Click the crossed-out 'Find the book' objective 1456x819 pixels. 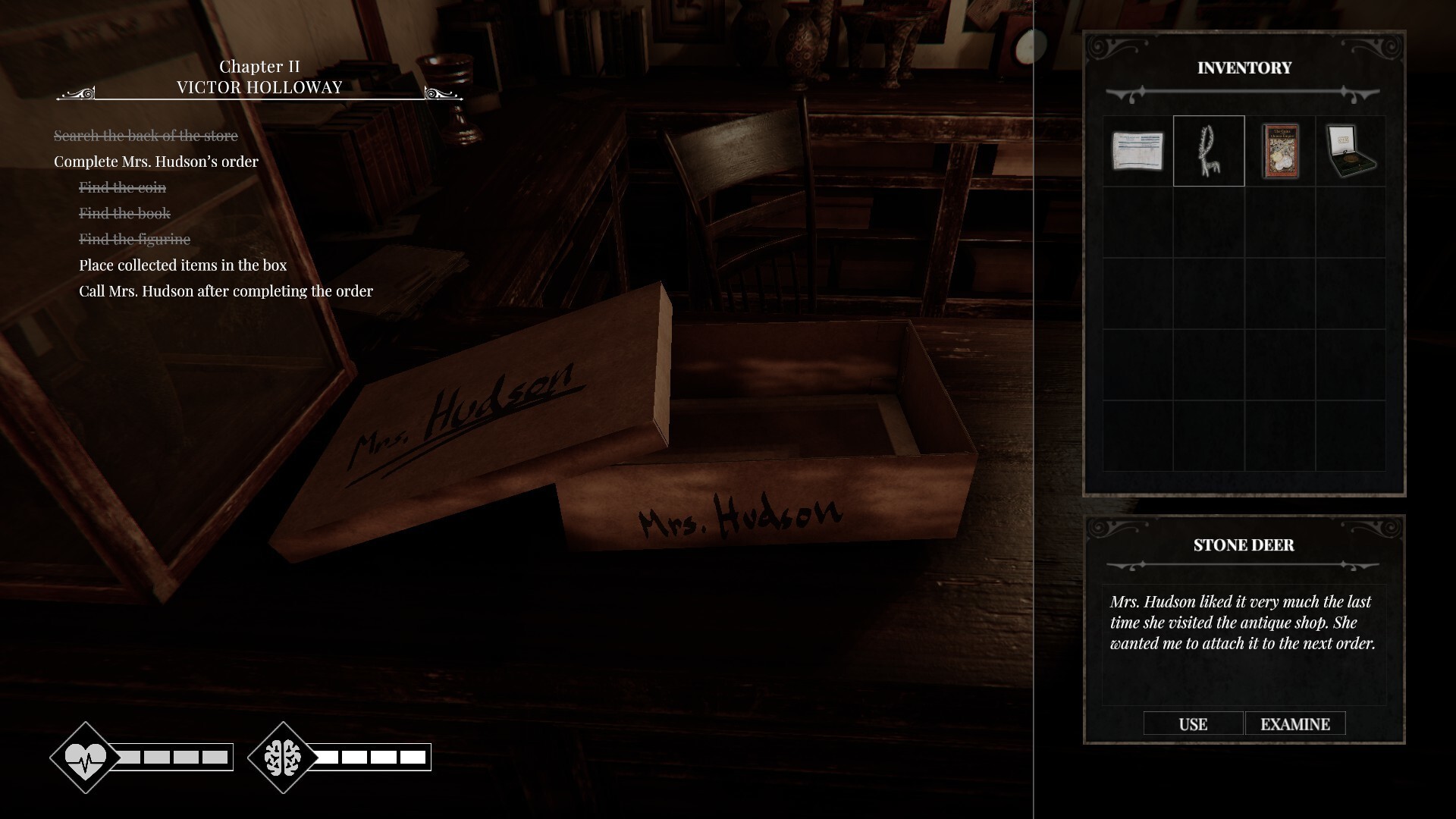point(124,213)
